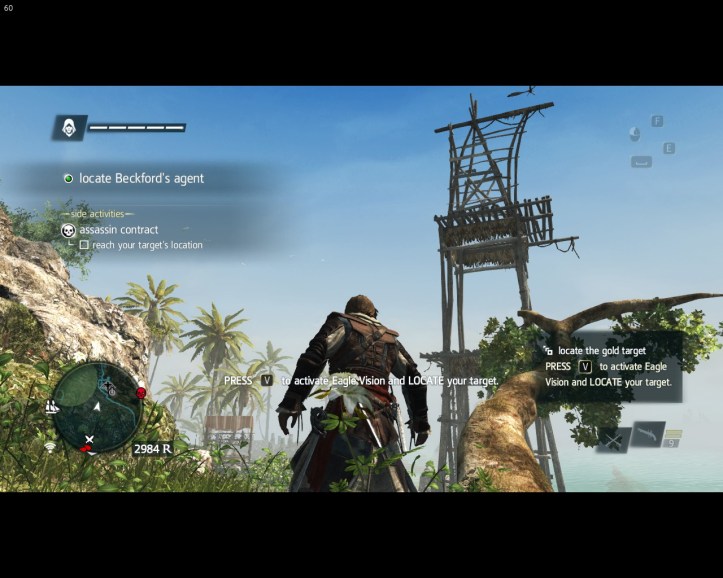Open the circular minimap
The width and height of the screenshot is (723, 578).
[x=97, y=407]
